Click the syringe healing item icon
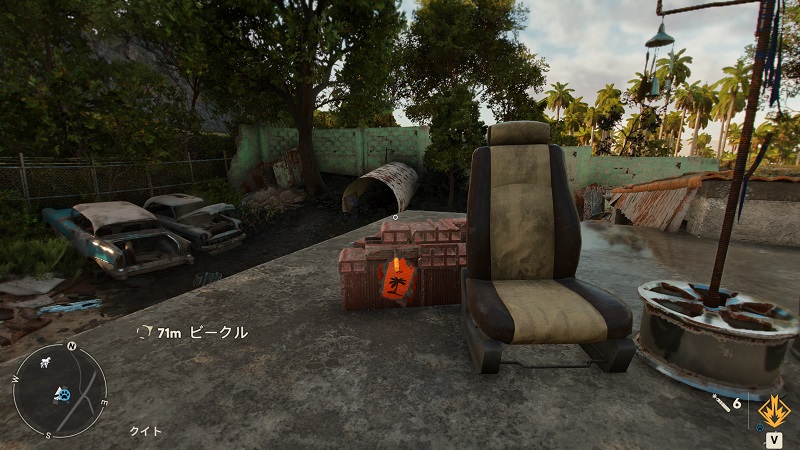The height and width of the screenshot is (450, 800). 719,402
